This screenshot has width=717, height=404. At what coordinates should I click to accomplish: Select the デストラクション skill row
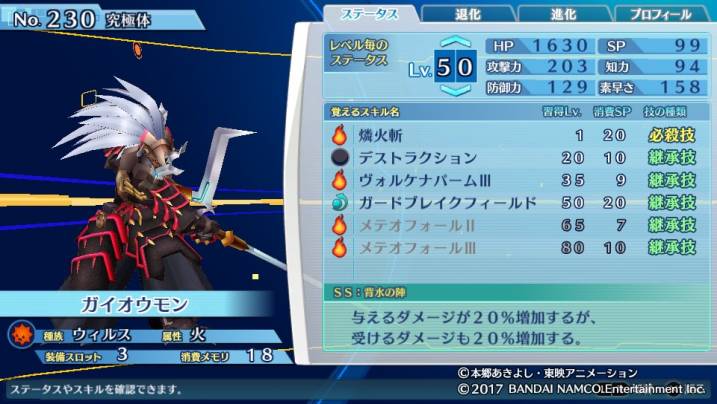click(x=511, y=158)
